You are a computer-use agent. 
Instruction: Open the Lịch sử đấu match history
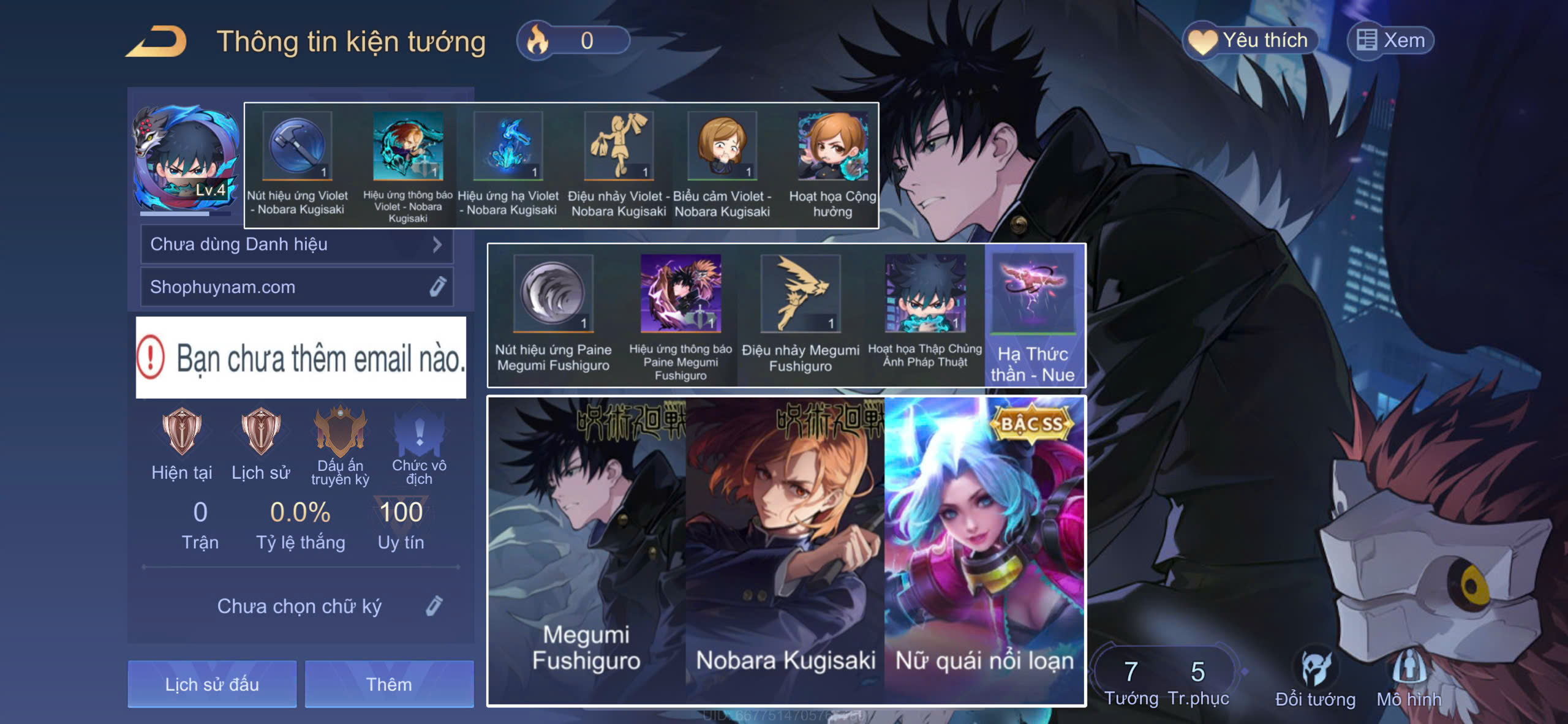coord(212,684)
